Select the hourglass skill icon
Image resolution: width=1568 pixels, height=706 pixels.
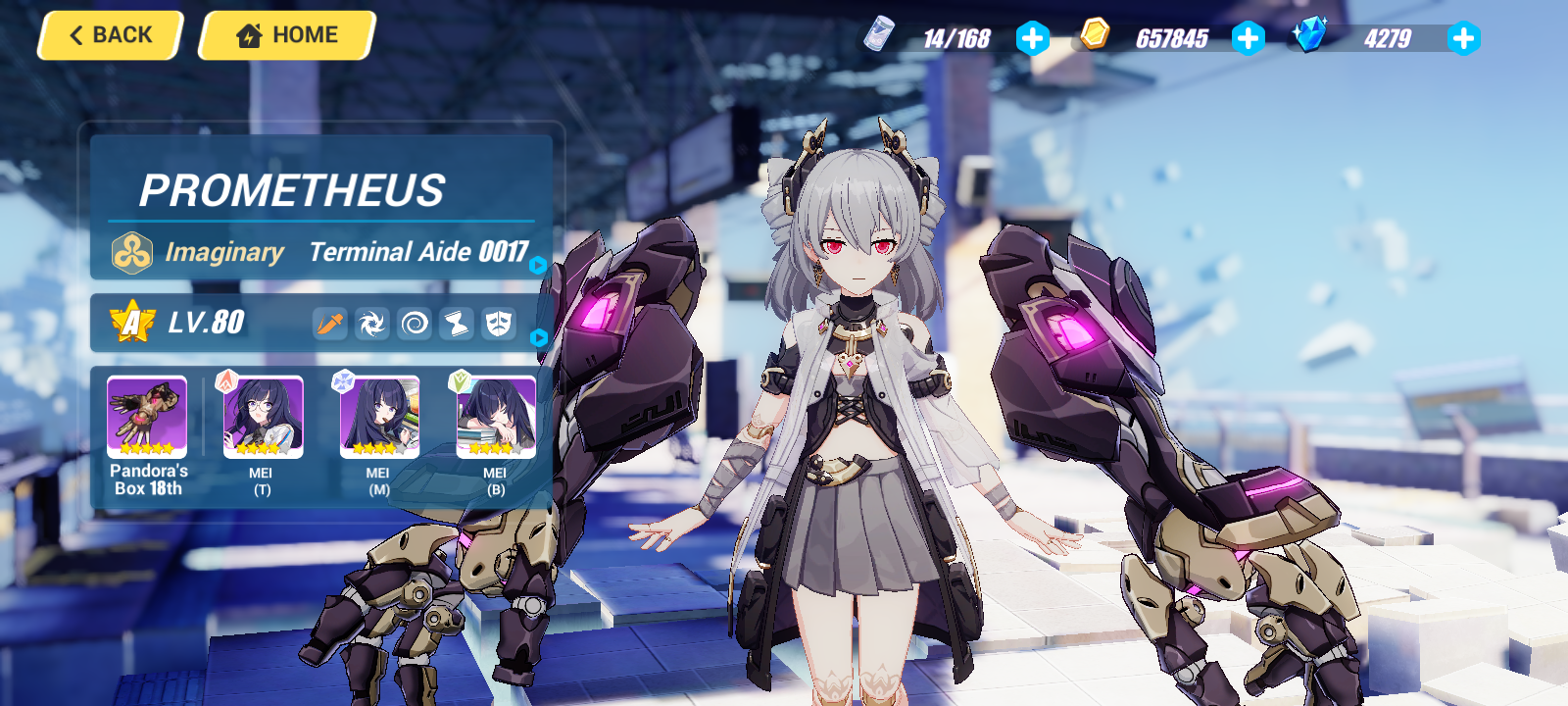[x=456, y=323]
